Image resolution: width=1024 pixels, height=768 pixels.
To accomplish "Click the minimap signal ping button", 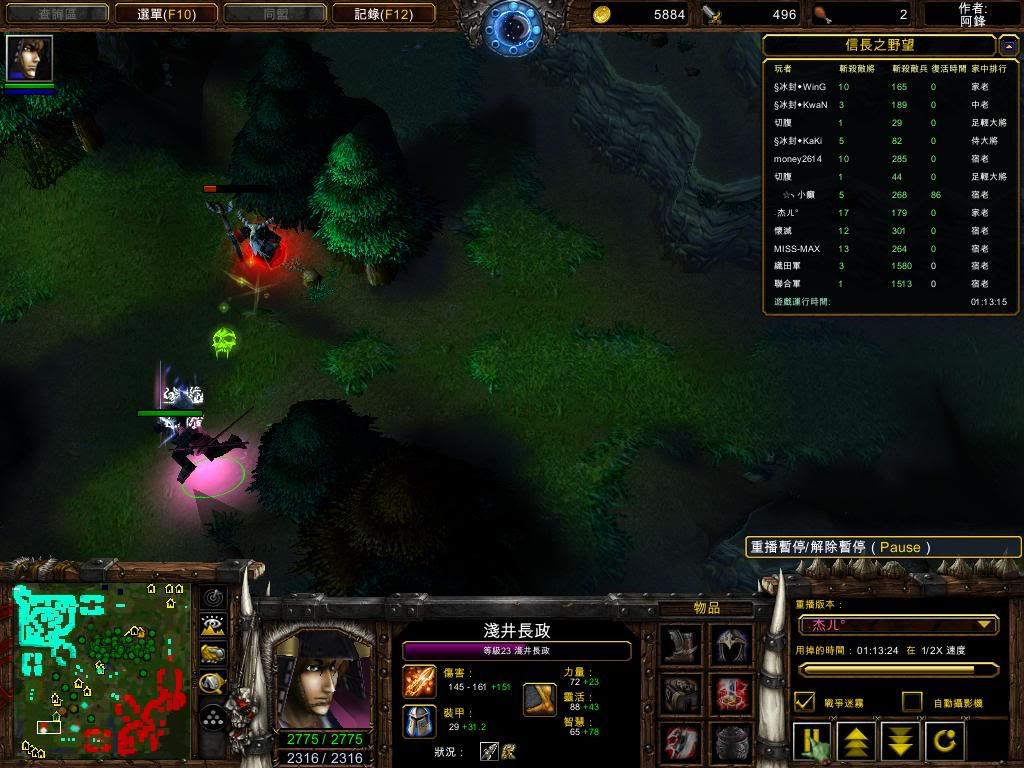I will coord(213,598).
